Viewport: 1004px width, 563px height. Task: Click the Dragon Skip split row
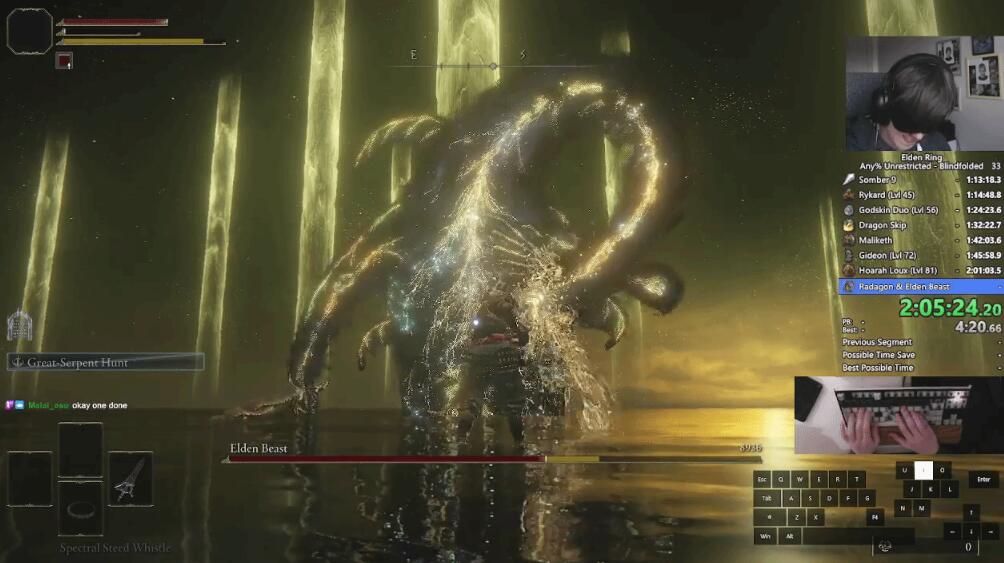coord(920,225)
